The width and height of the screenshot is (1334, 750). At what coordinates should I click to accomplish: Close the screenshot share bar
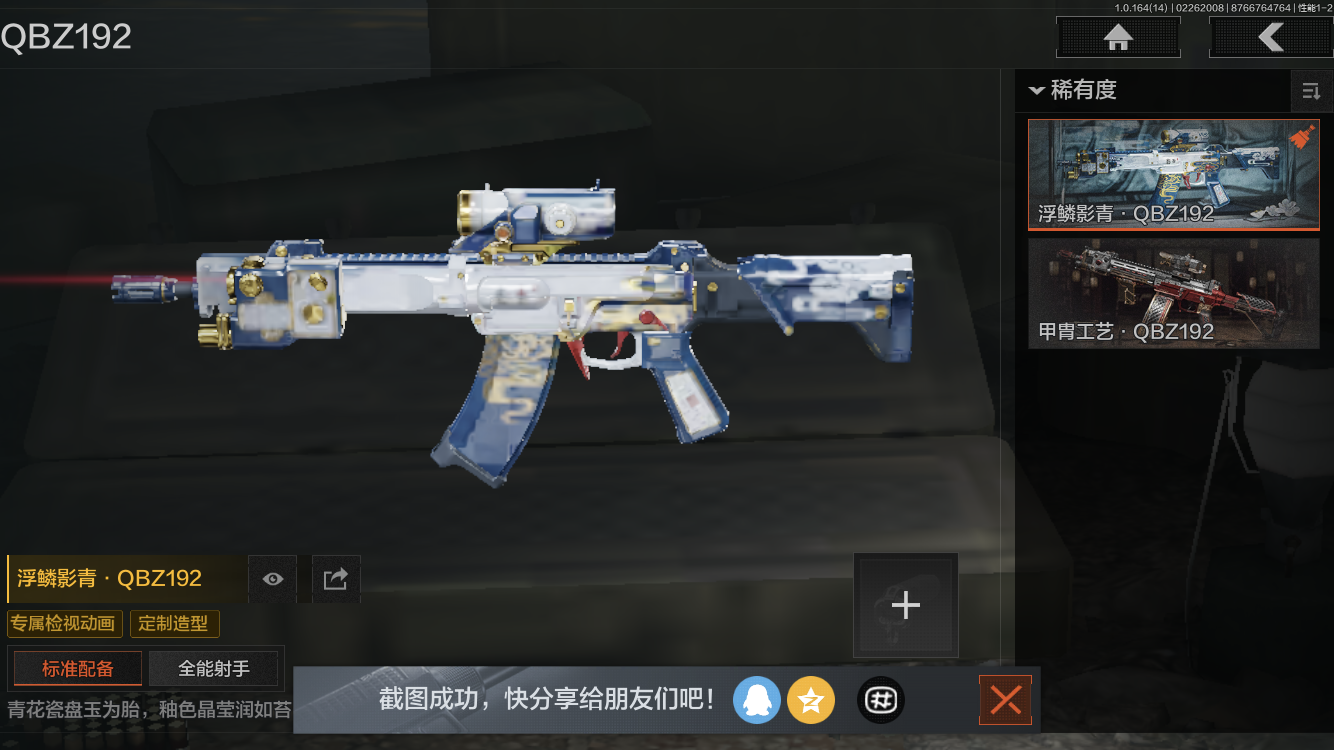tap(1005, 700)
